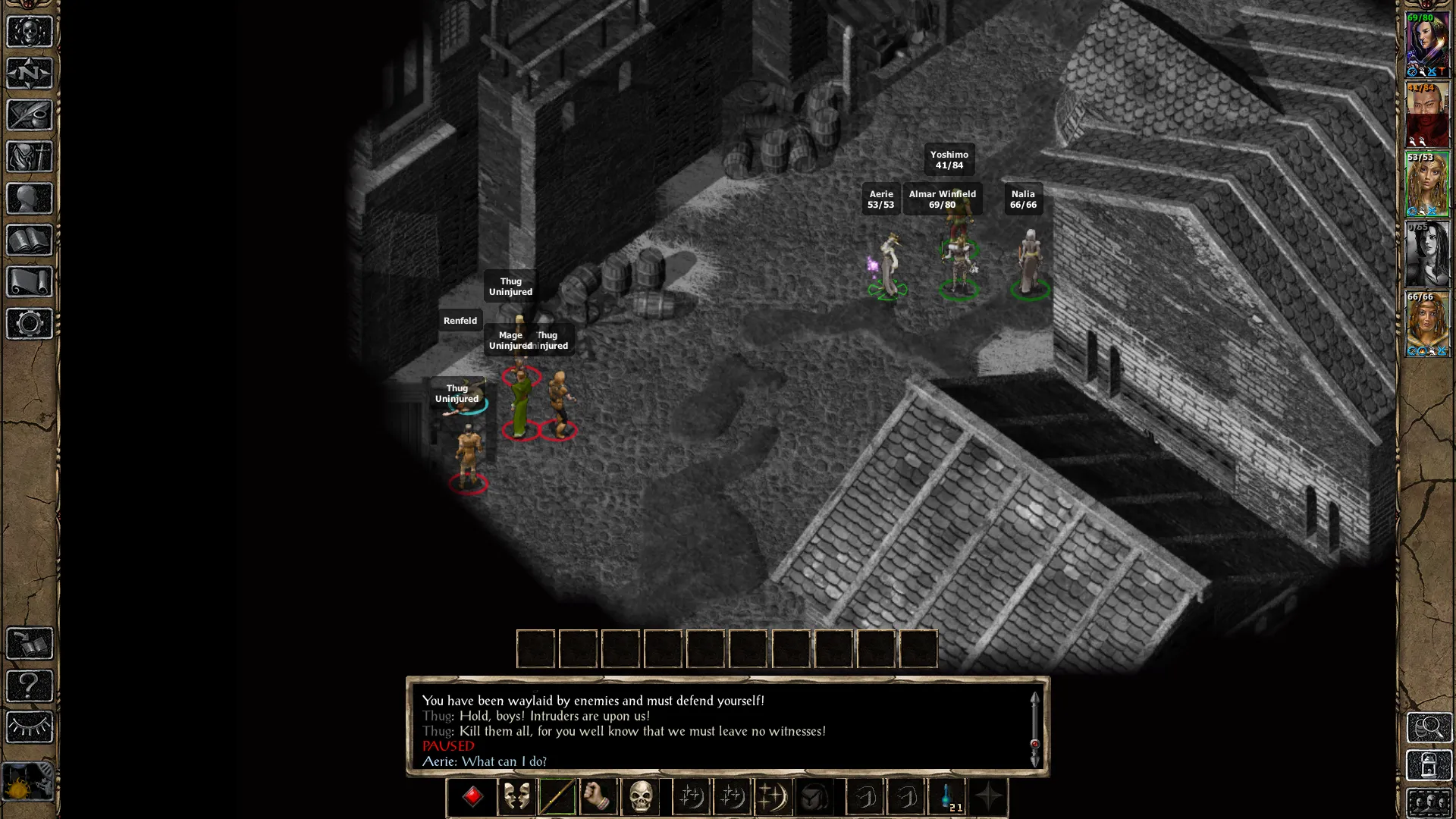Select Almar Winfield's portrait showing 69/80
Image resolution: width=1456 pixels, height=819 pixels.
click(x=1427, y=44)
